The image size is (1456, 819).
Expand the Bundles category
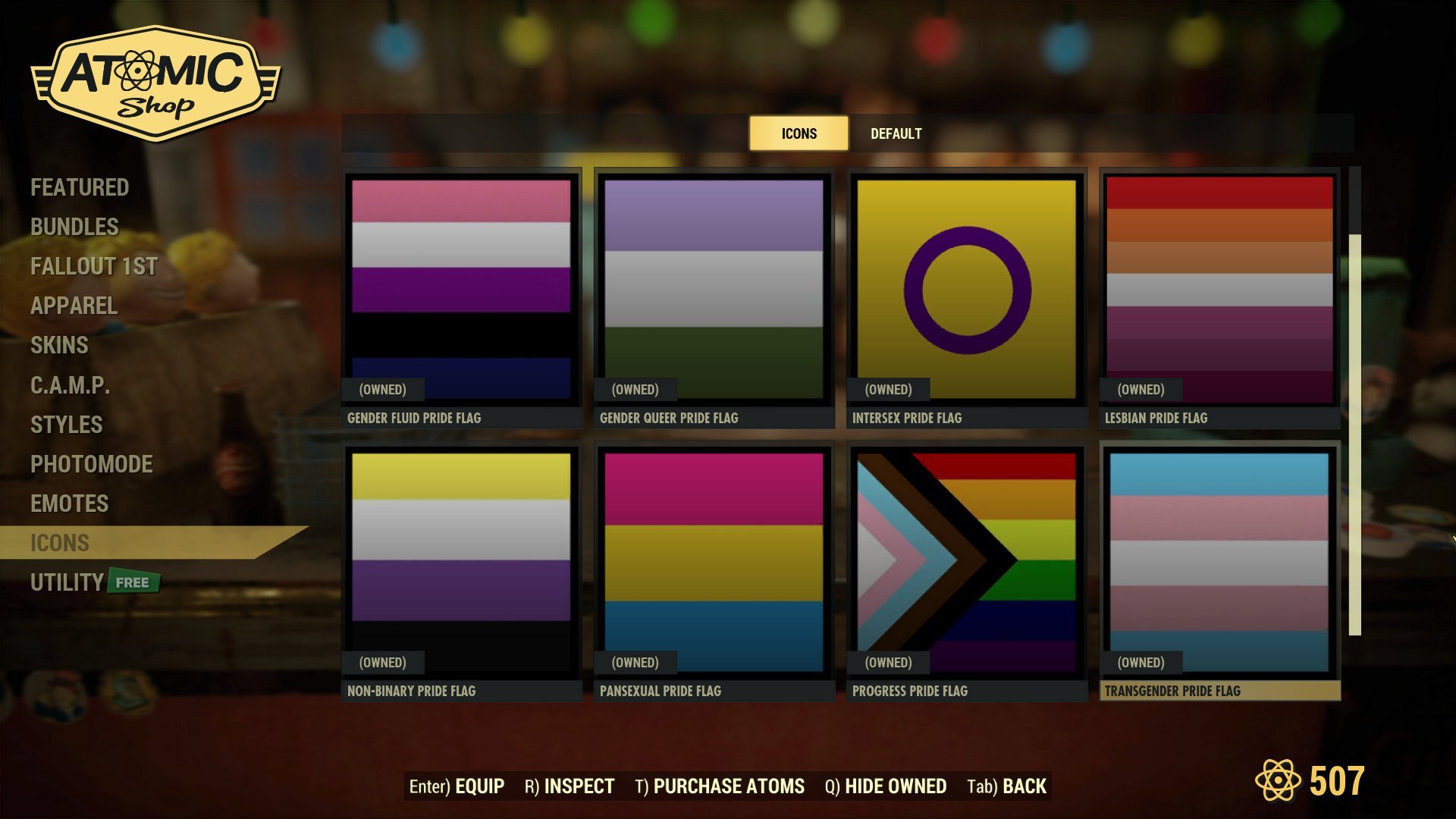point(74,227)
